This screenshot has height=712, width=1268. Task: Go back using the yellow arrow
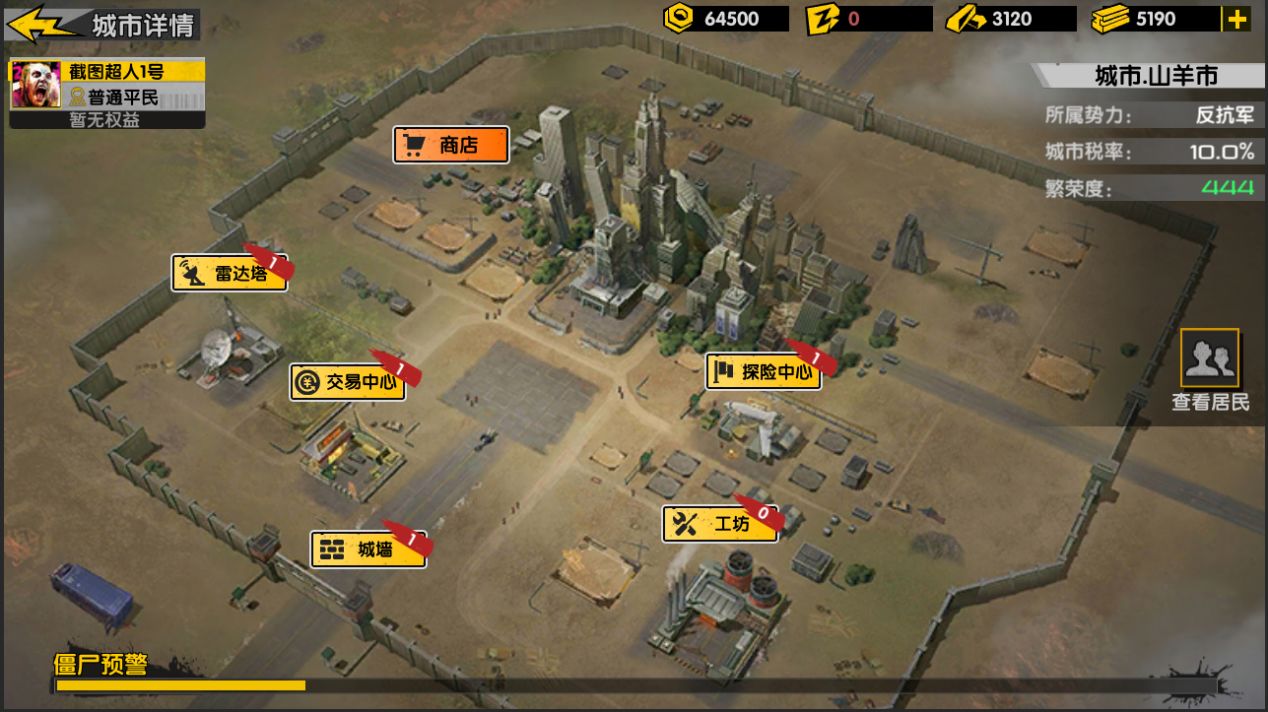(x=42, y=24)
